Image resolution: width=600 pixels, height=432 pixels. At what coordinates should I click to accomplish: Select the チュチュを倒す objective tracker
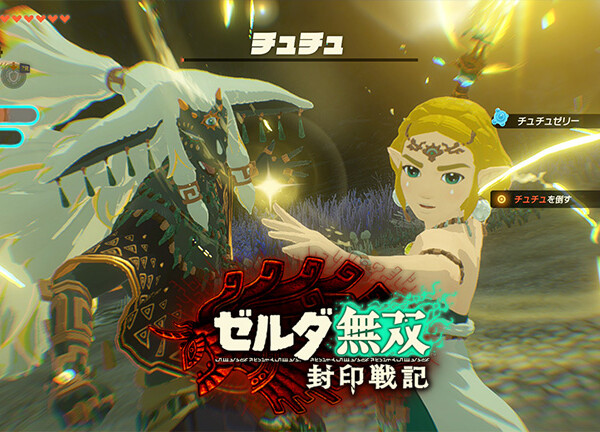pyautogui.click(x=541, y=200)
